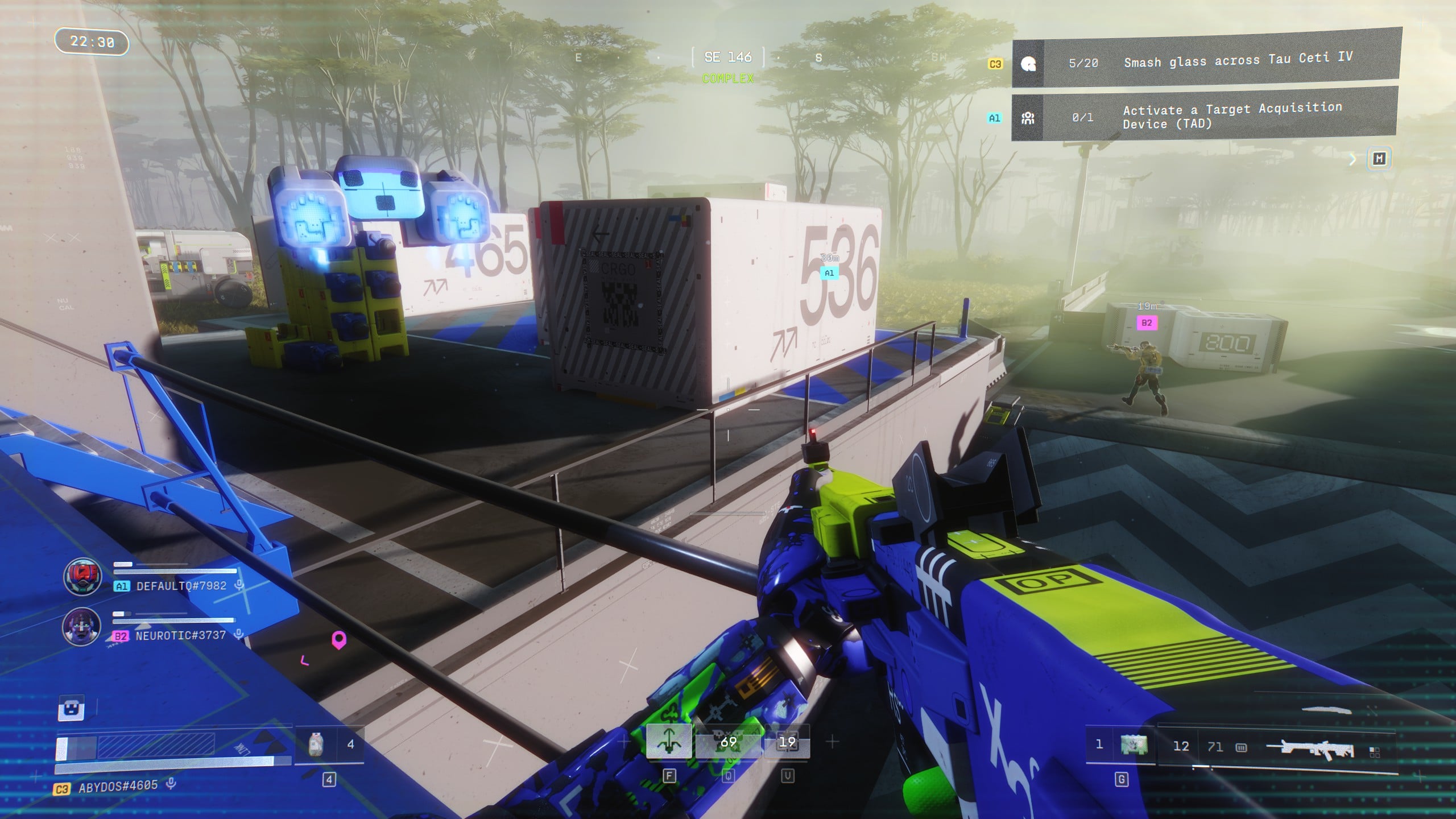
Task: Expand the objective list chevron arrow
Action: tap(1353, 160)
